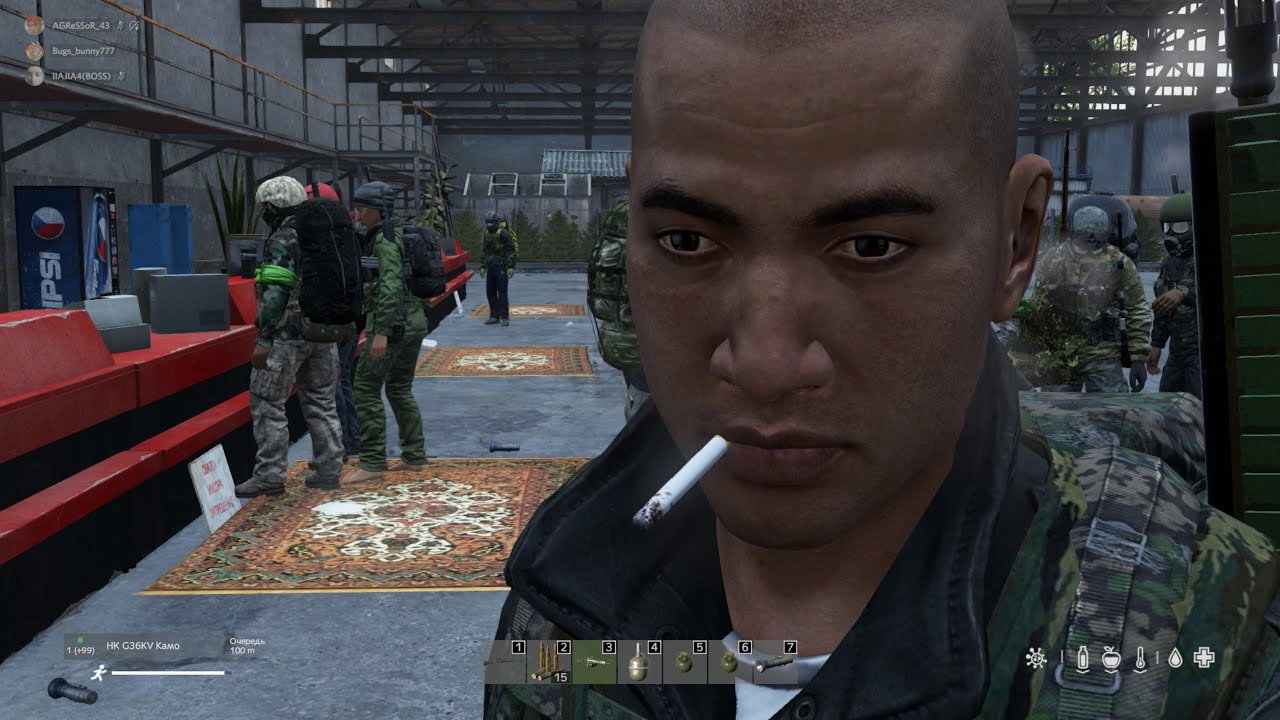Equip the flashlight in hotbar slot 7
Image resolution: width=1280 pixels, height=720 pixels.
coord(774,662)
